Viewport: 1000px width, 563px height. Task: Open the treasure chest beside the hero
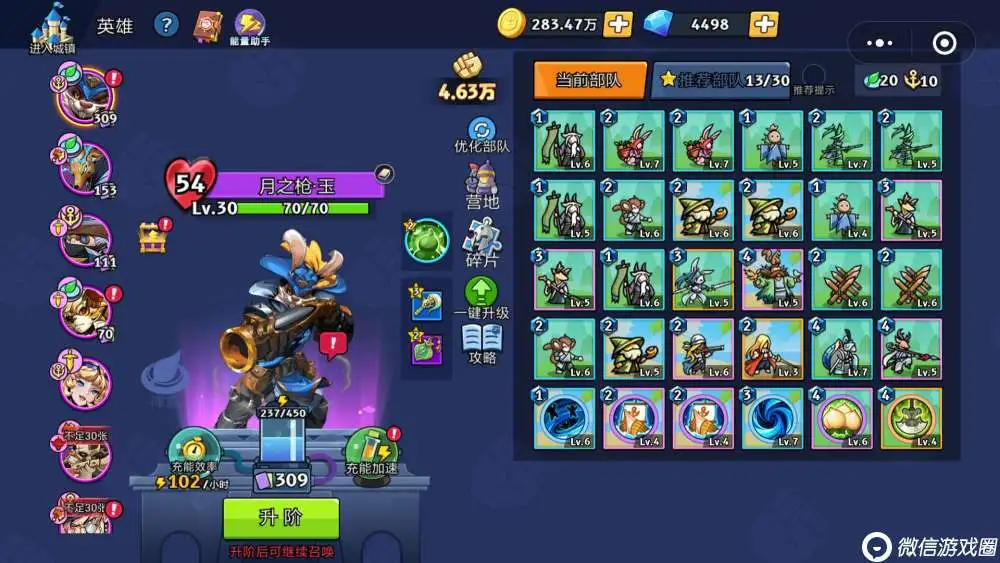pos(153,237)
